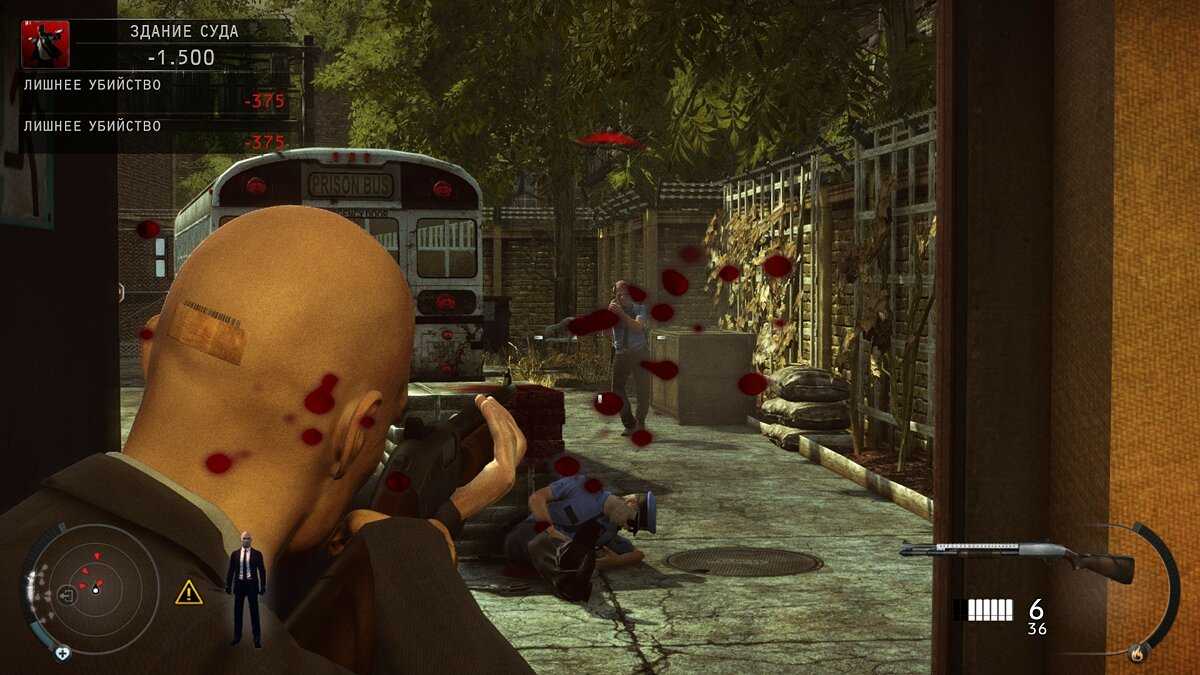Click the instinct flame icon

point(1136,653)
